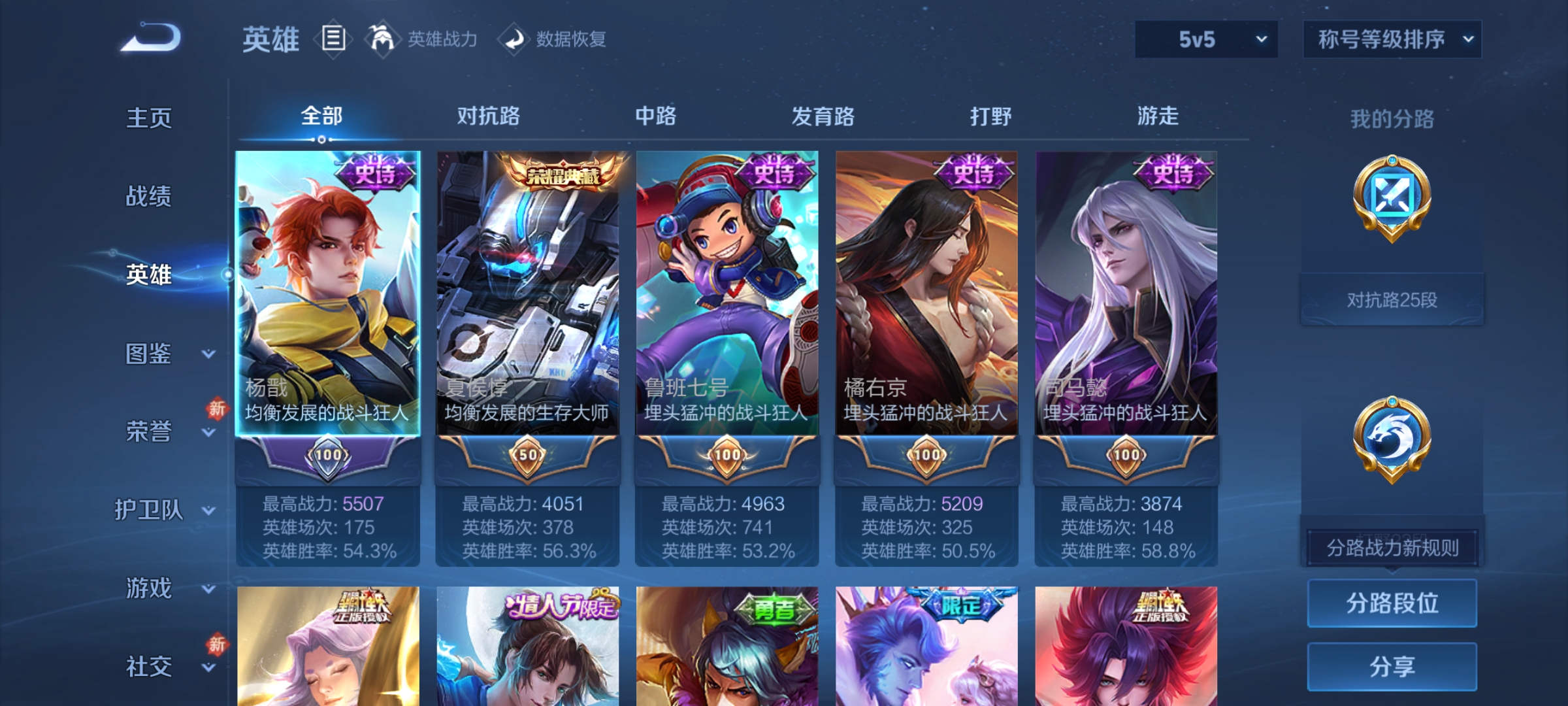Open the hero list icon next to 英雄 title

[332, 38]
